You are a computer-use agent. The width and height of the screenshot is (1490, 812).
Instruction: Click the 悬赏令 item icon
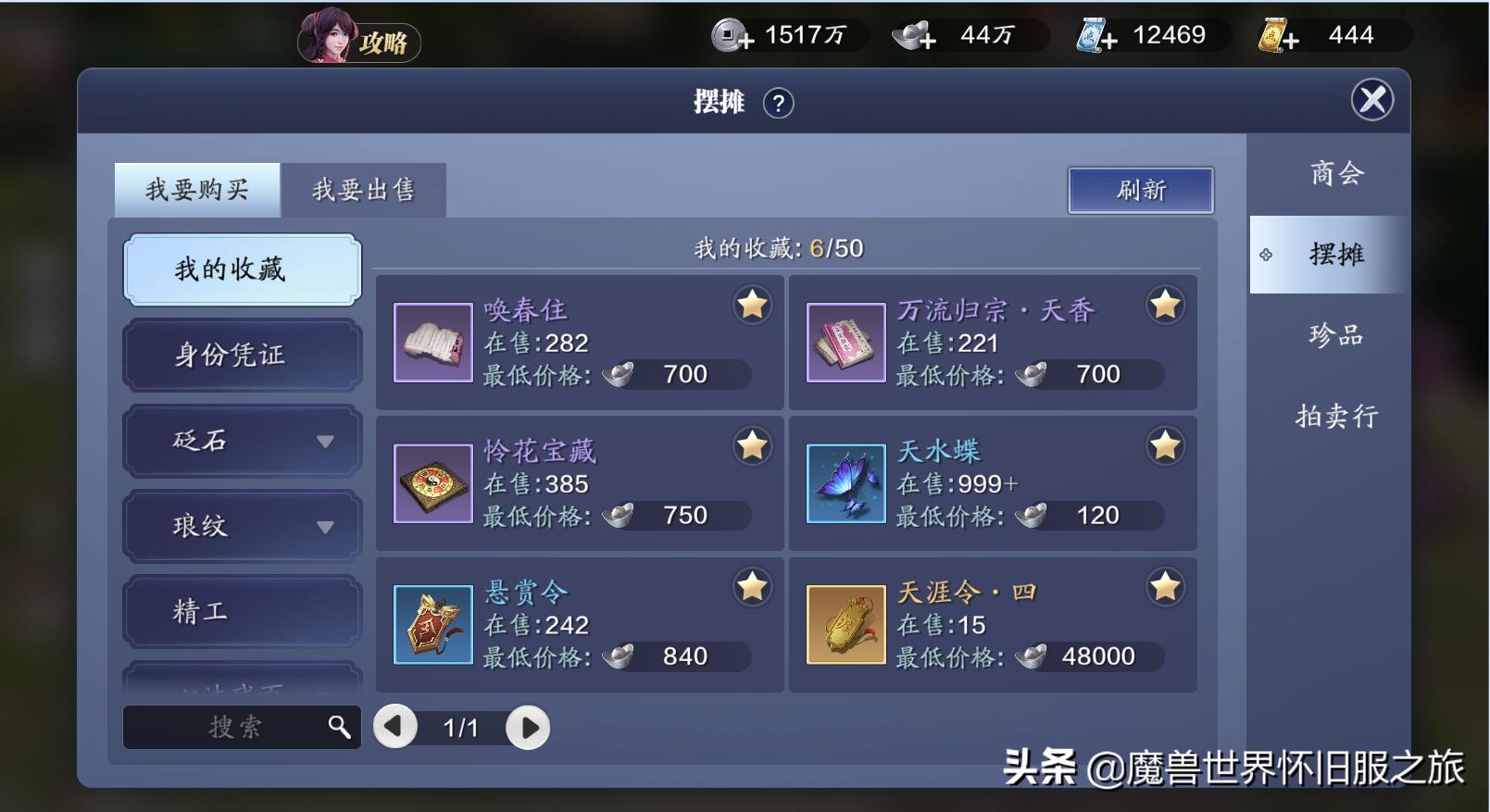point(432,624)
